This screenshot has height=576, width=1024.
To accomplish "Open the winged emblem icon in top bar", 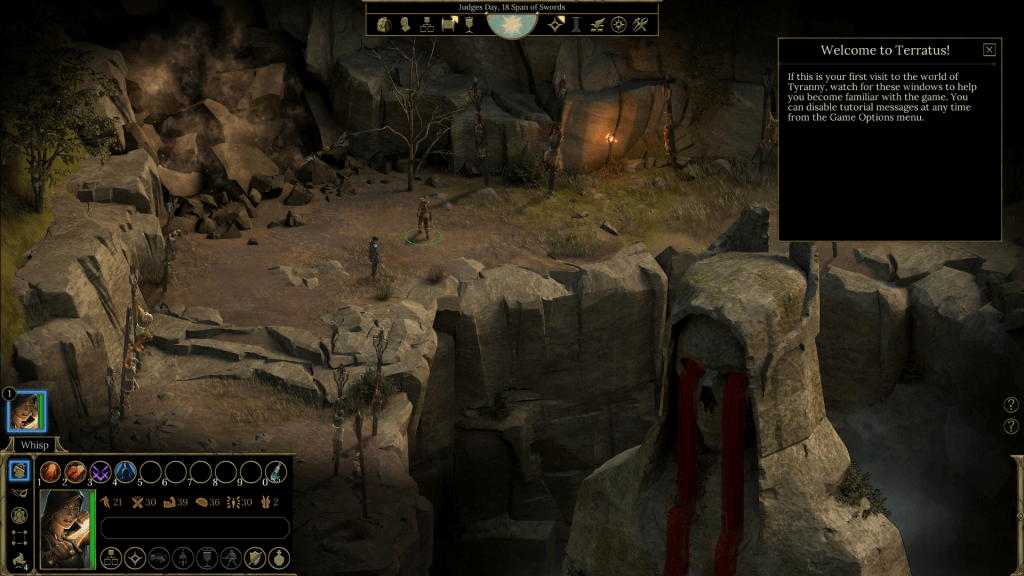I will point(597,24).
